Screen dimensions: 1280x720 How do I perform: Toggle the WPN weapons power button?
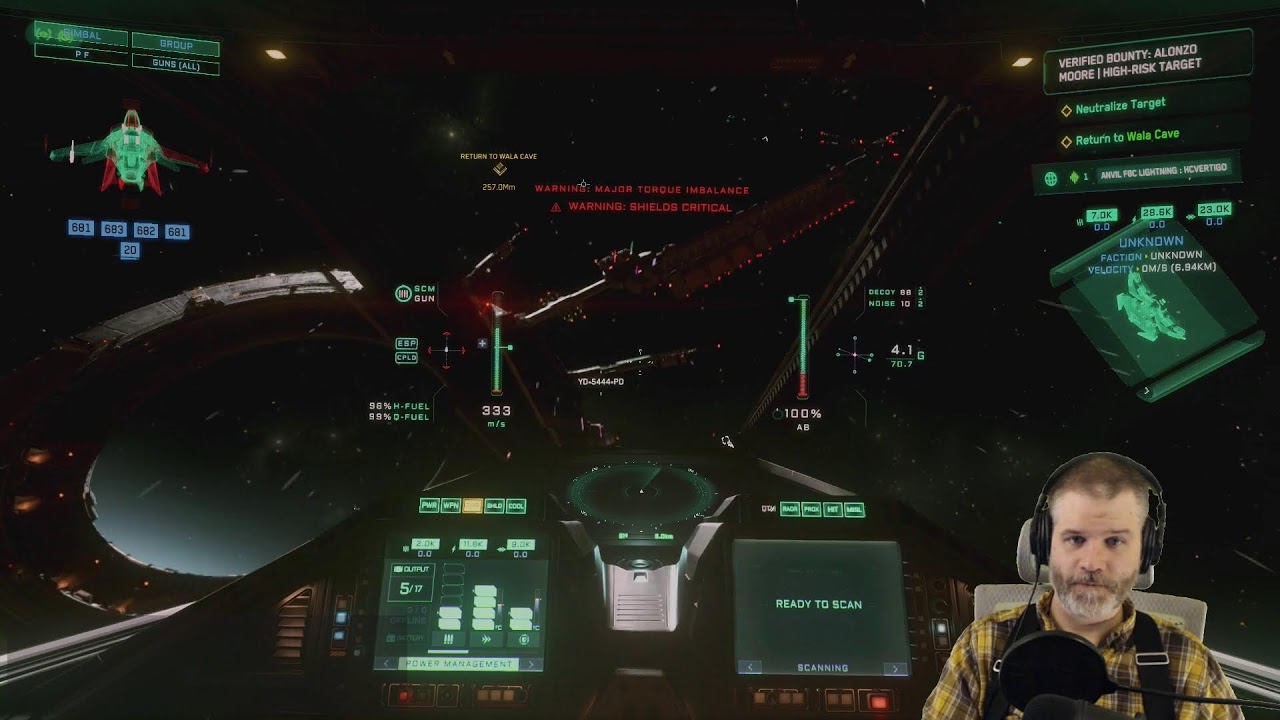[451, 506]
